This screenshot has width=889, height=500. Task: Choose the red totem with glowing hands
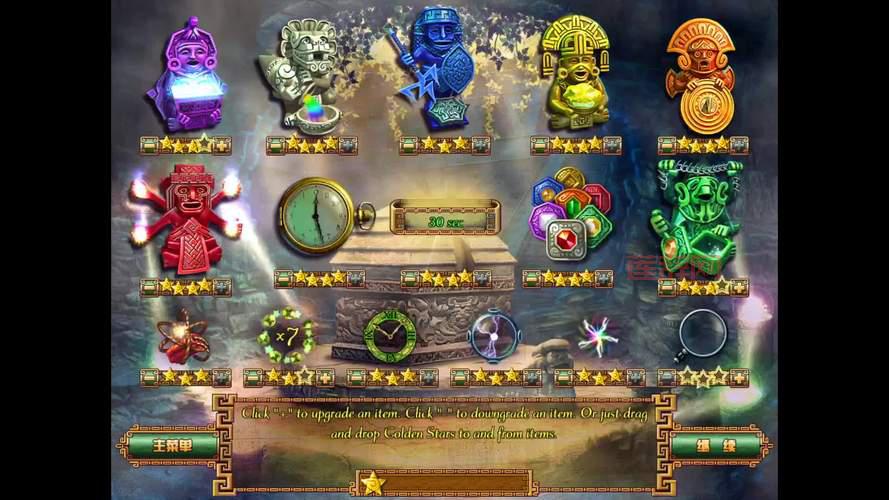pyautogui.click(x=185, y=220)
